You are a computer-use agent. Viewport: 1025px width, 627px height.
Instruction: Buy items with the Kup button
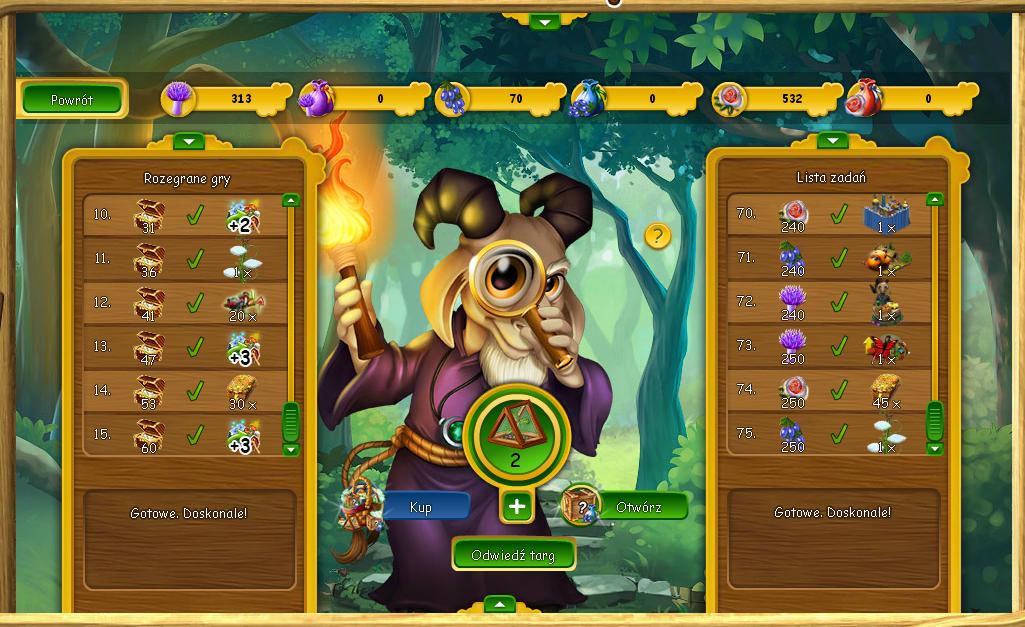pos(422,508)
